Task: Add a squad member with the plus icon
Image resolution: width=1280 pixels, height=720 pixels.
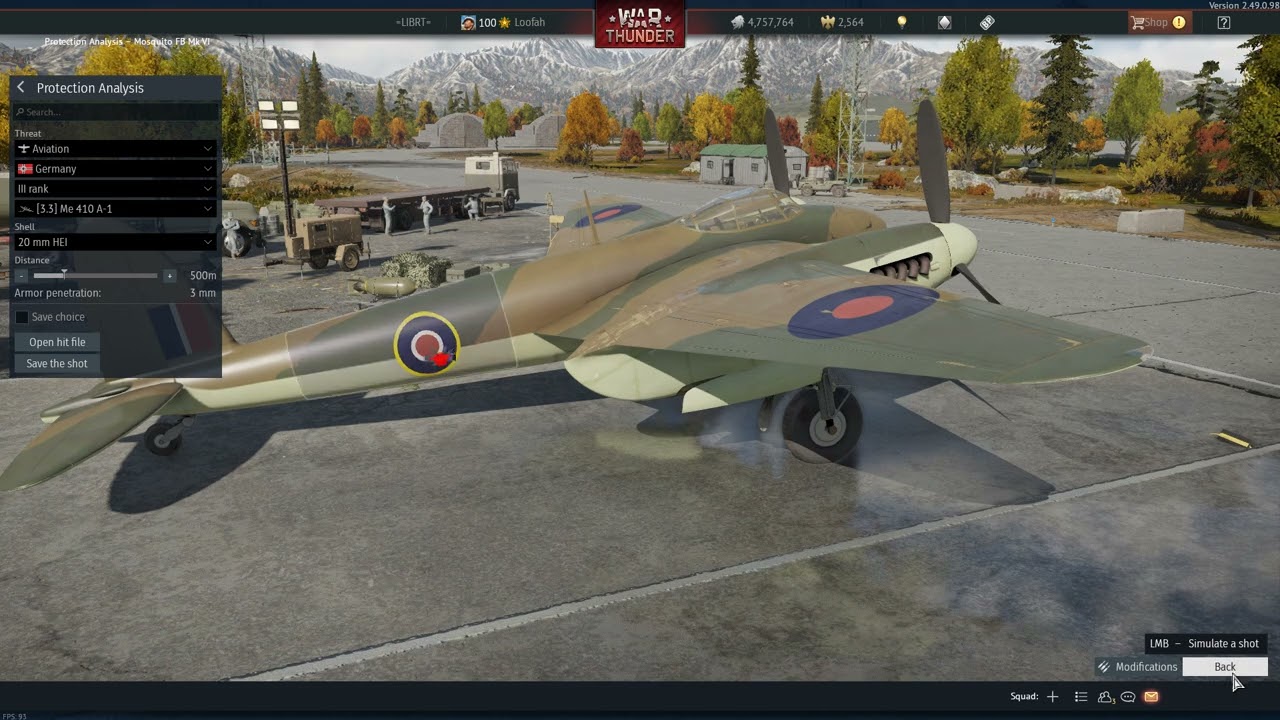Action: [1052, 697]
